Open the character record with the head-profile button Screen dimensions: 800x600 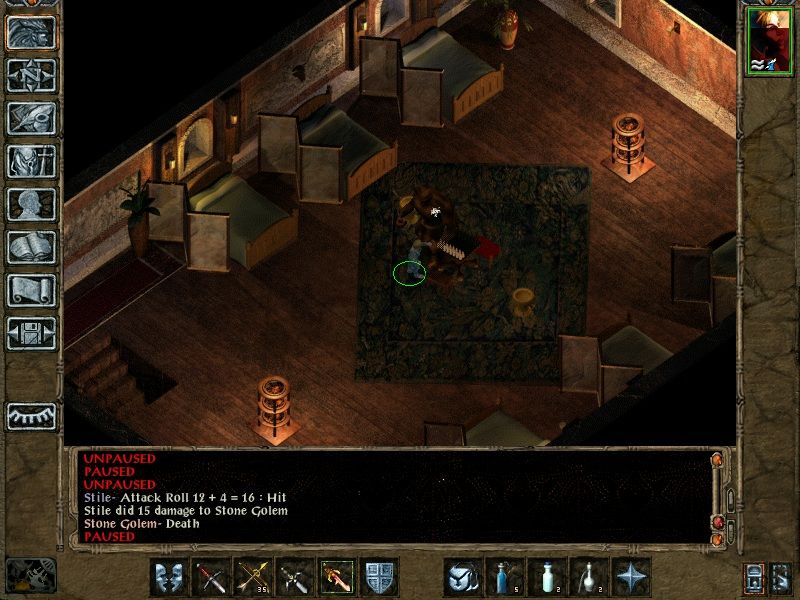point(31,204)
